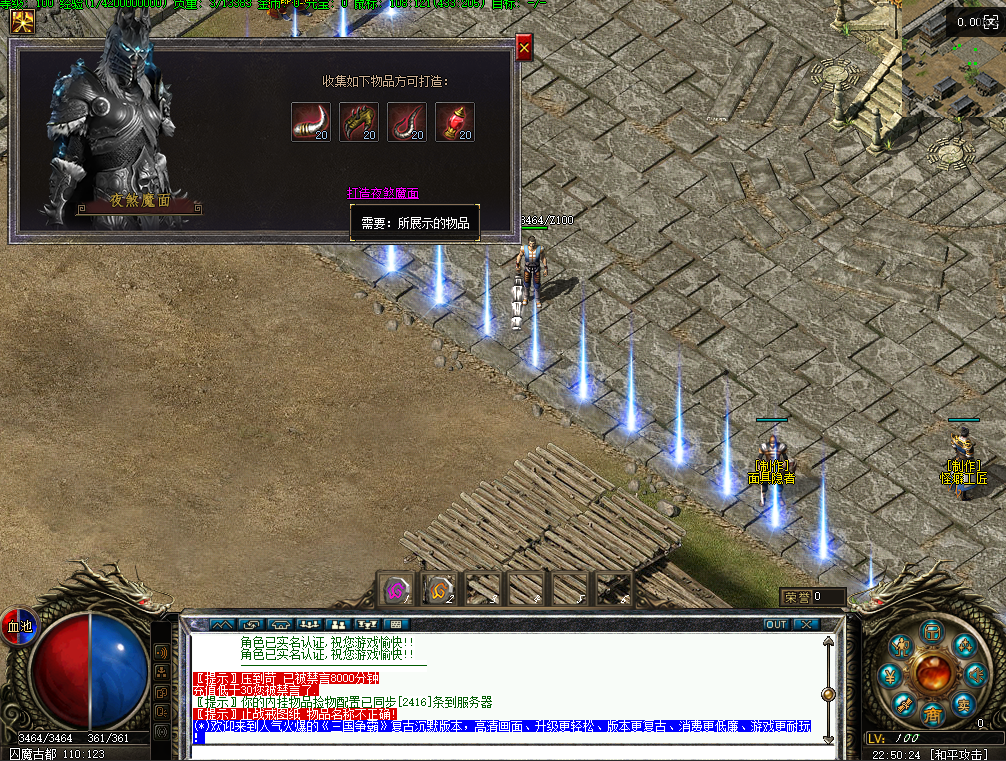Use the item in hotbar slot 1
Image resolution: width=1006 pixels, height=761 pixels.
coord(398,590)
